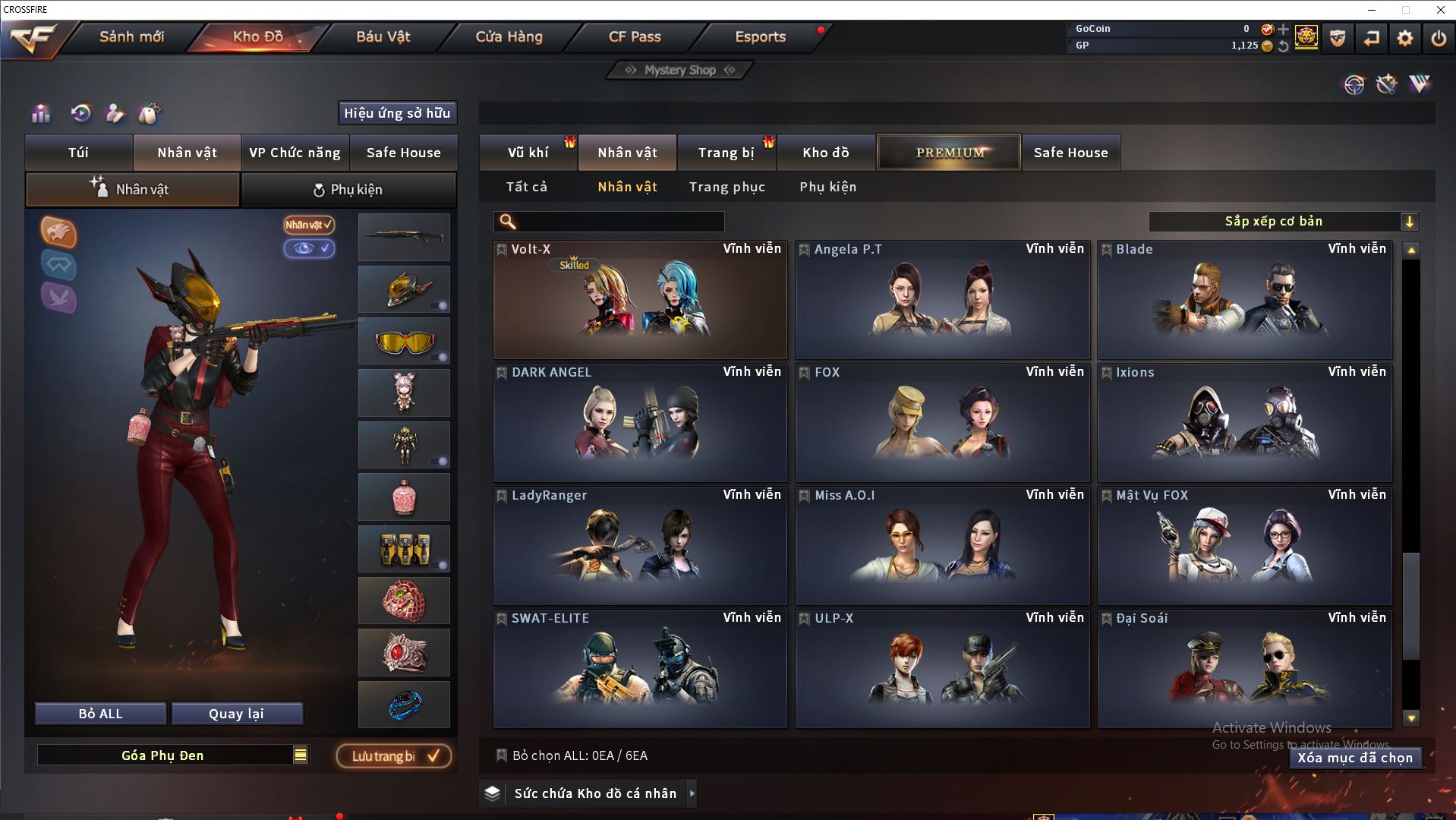Open the Esports menu

[x=760, y=36]
